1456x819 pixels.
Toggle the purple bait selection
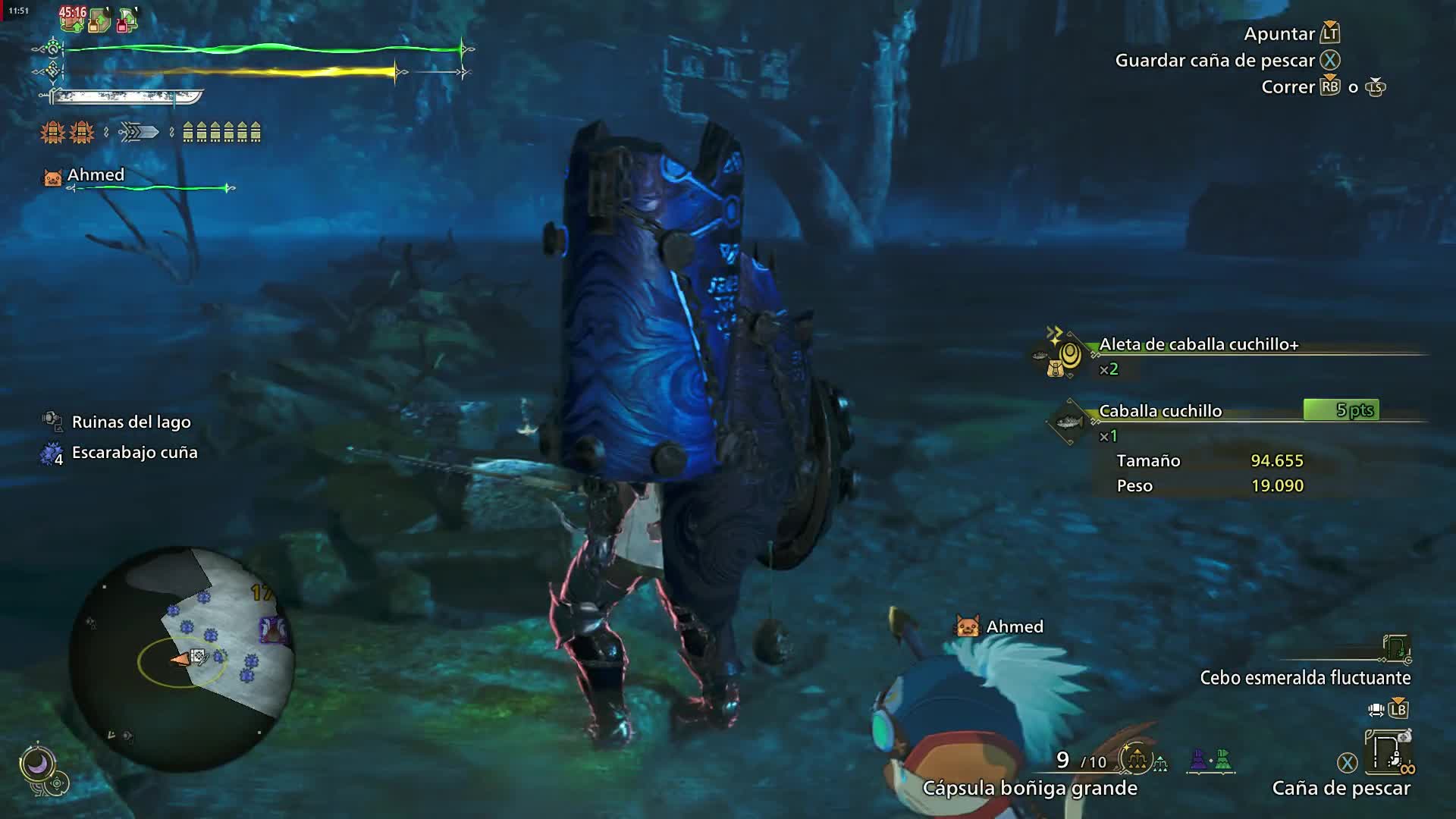pos(1197,759)
